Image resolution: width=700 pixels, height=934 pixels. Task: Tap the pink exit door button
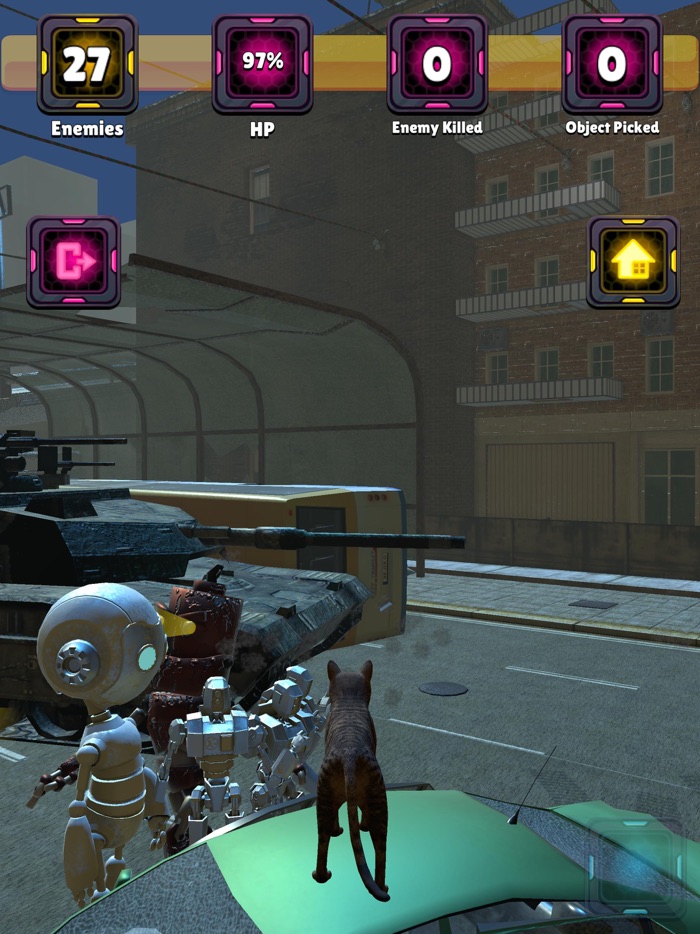(x=74, y=262)
